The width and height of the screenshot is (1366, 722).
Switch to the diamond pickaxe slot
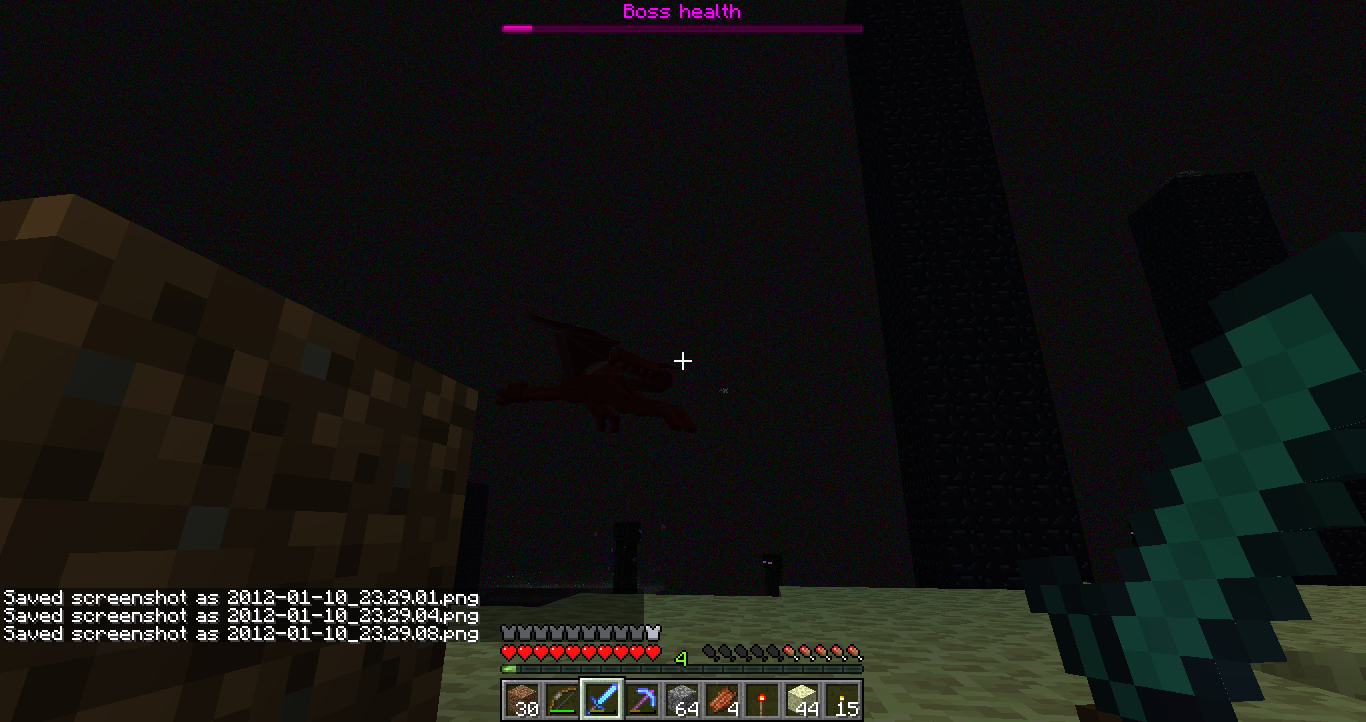tap(642, 699)
